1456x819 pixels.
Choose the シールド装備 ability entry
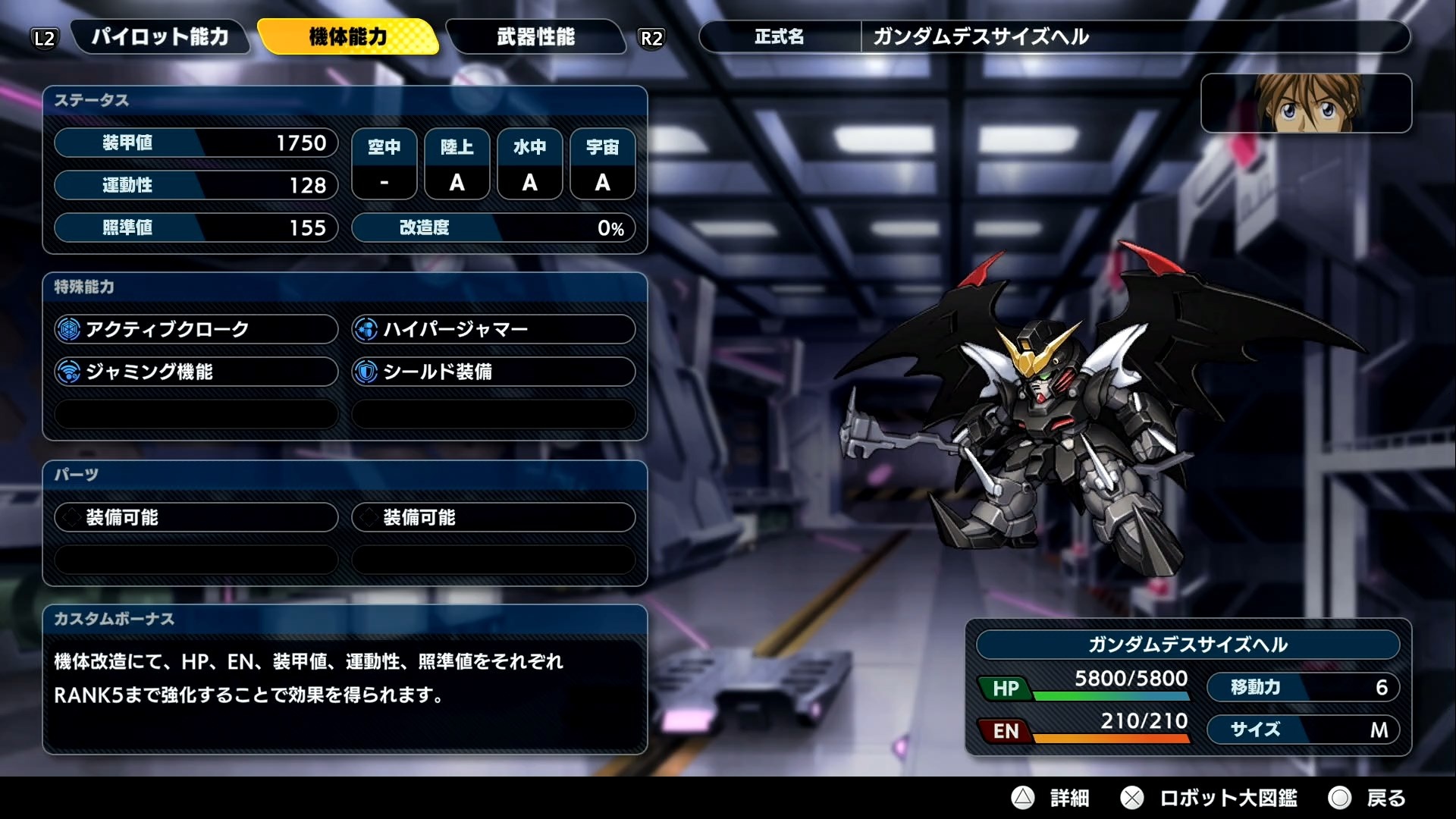click(x=493, y=372)
